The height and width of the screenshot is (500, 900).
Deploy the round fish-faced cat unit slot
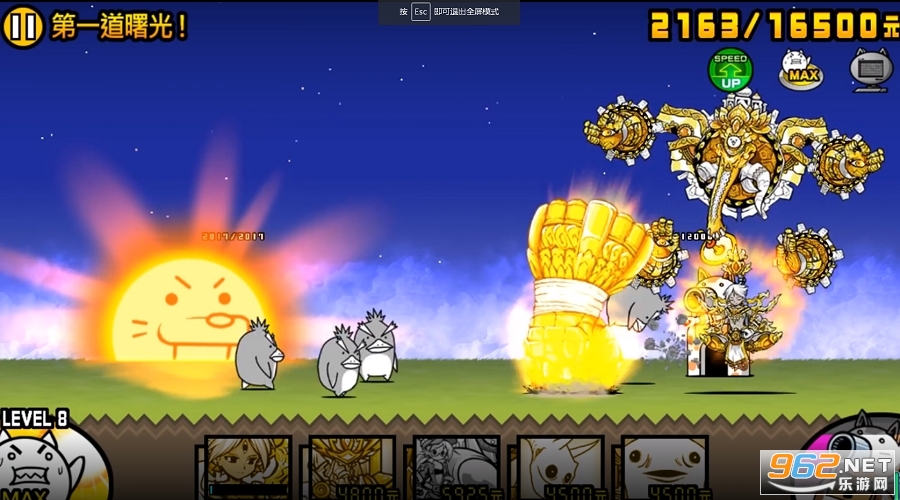pos(664,467)
